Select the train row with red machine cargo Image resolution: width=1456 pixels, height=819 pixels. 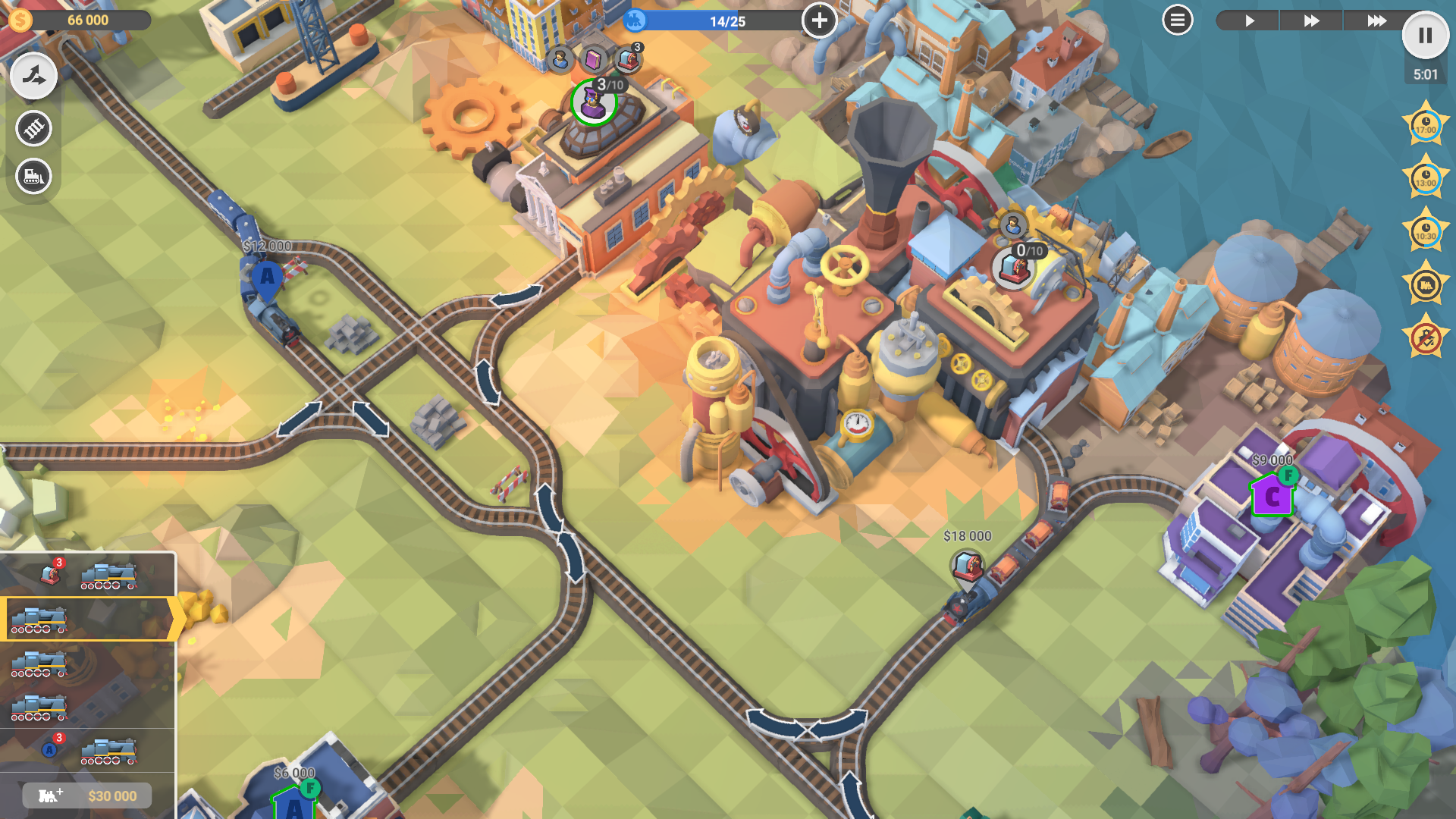tap(87, 576)
